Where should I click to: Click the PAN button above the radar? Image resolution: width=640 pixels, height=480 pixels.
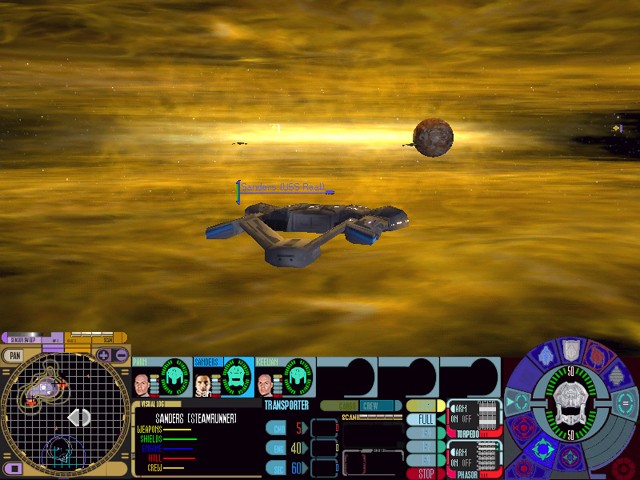click(x=14, y=355)
